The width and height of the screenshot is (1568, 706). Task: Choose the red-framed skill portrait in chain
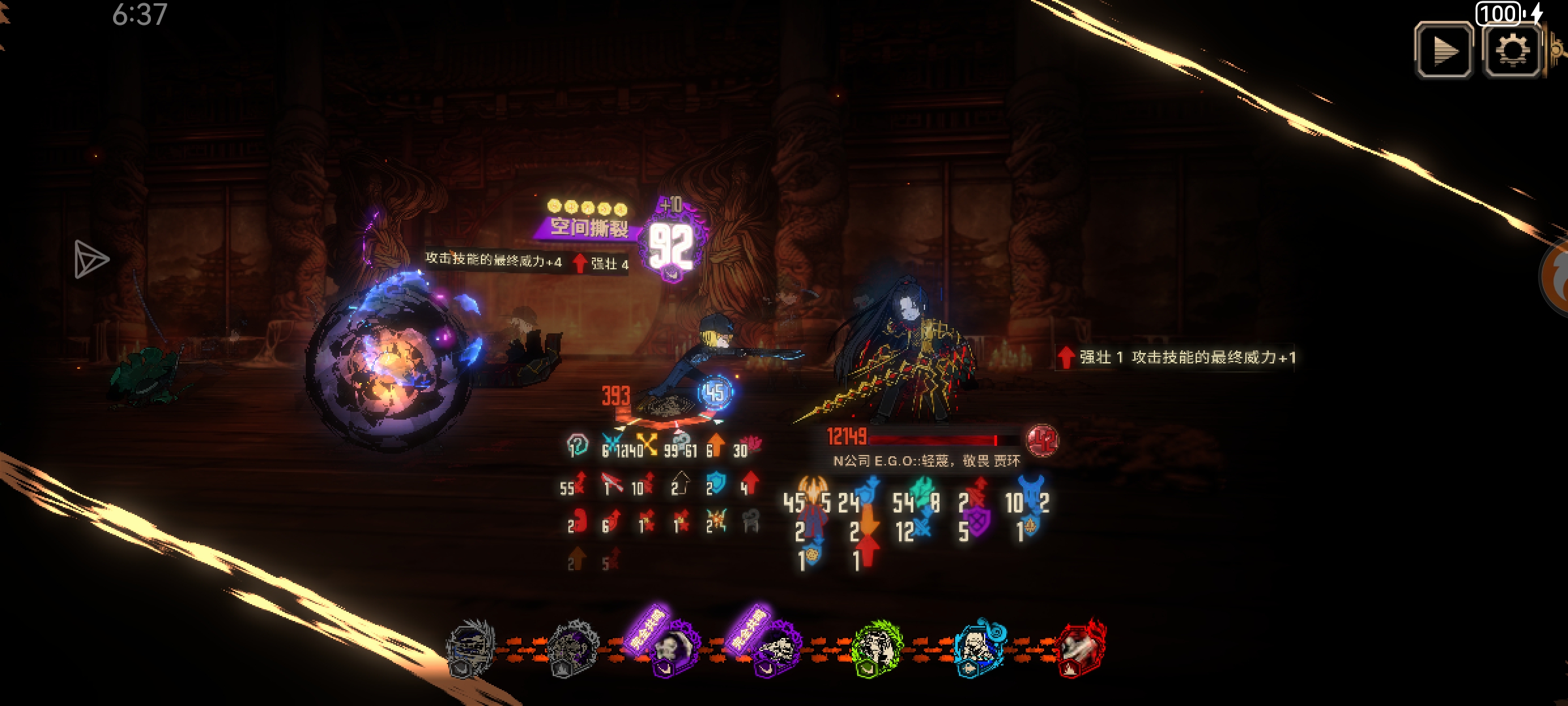pyautogui.click(x=1081, y=648)
